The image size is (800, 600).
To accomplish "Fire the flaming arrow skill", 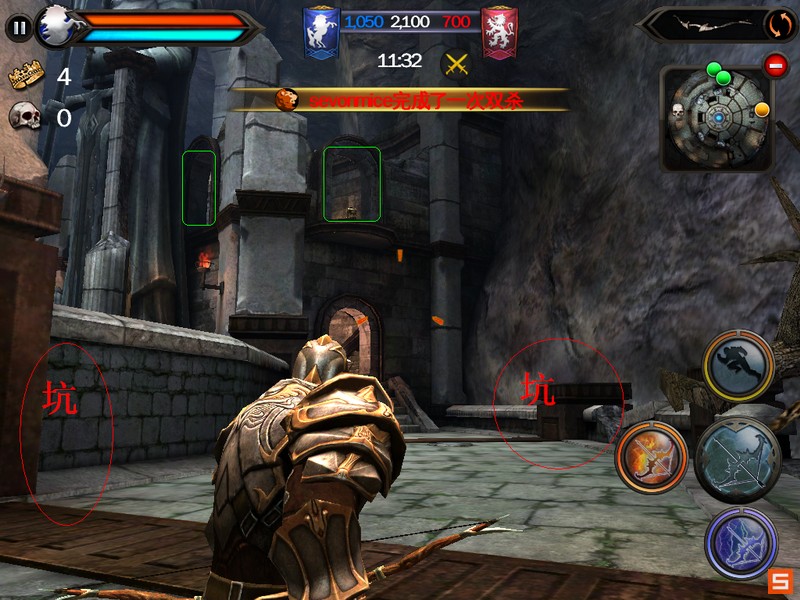I will pos(651,457).
